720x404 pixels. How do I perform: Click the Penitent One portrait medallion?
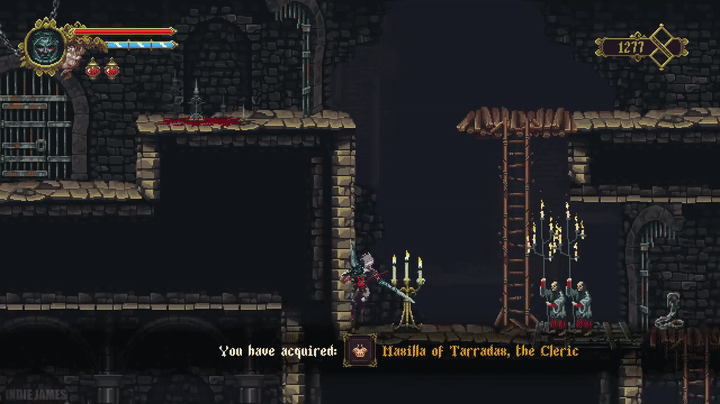pos(45,46)
